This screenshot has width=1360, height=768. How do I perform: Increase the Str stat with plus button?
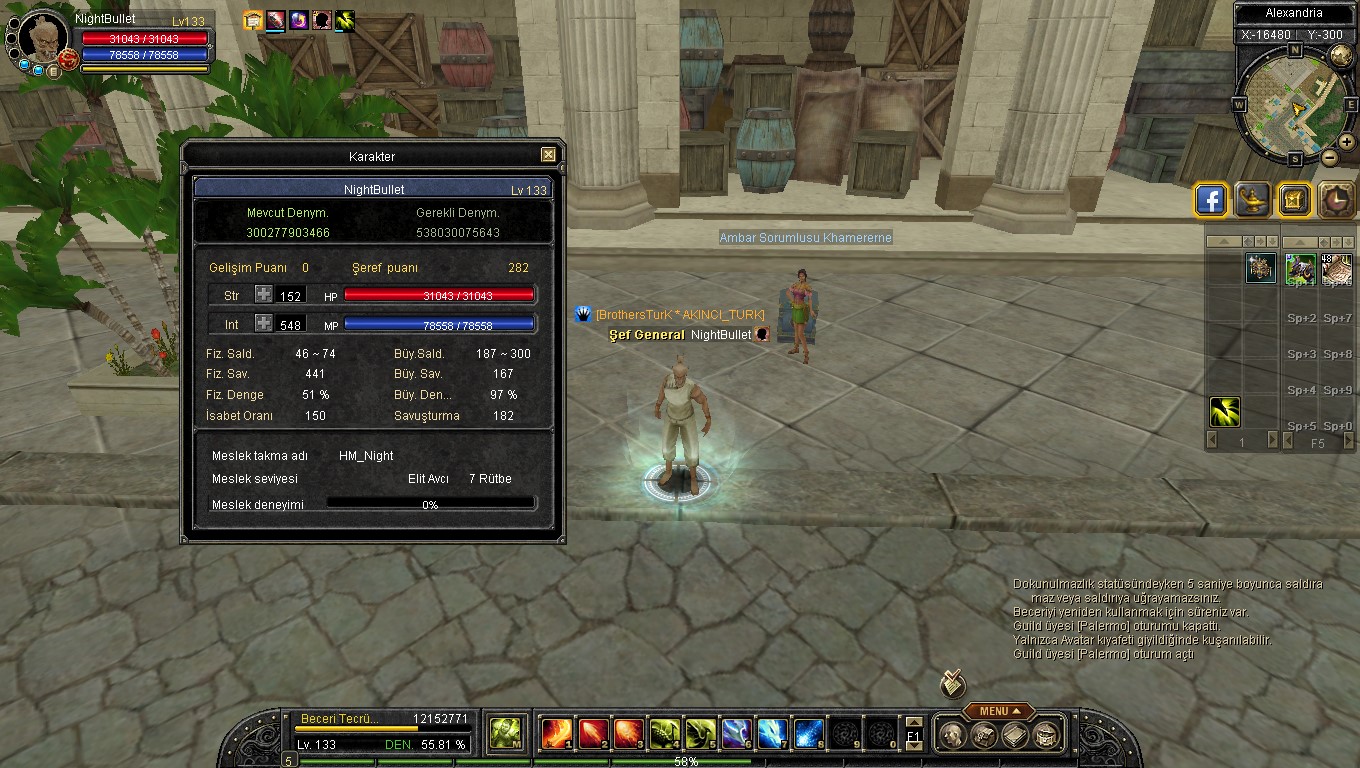click(x=263, y=295)
